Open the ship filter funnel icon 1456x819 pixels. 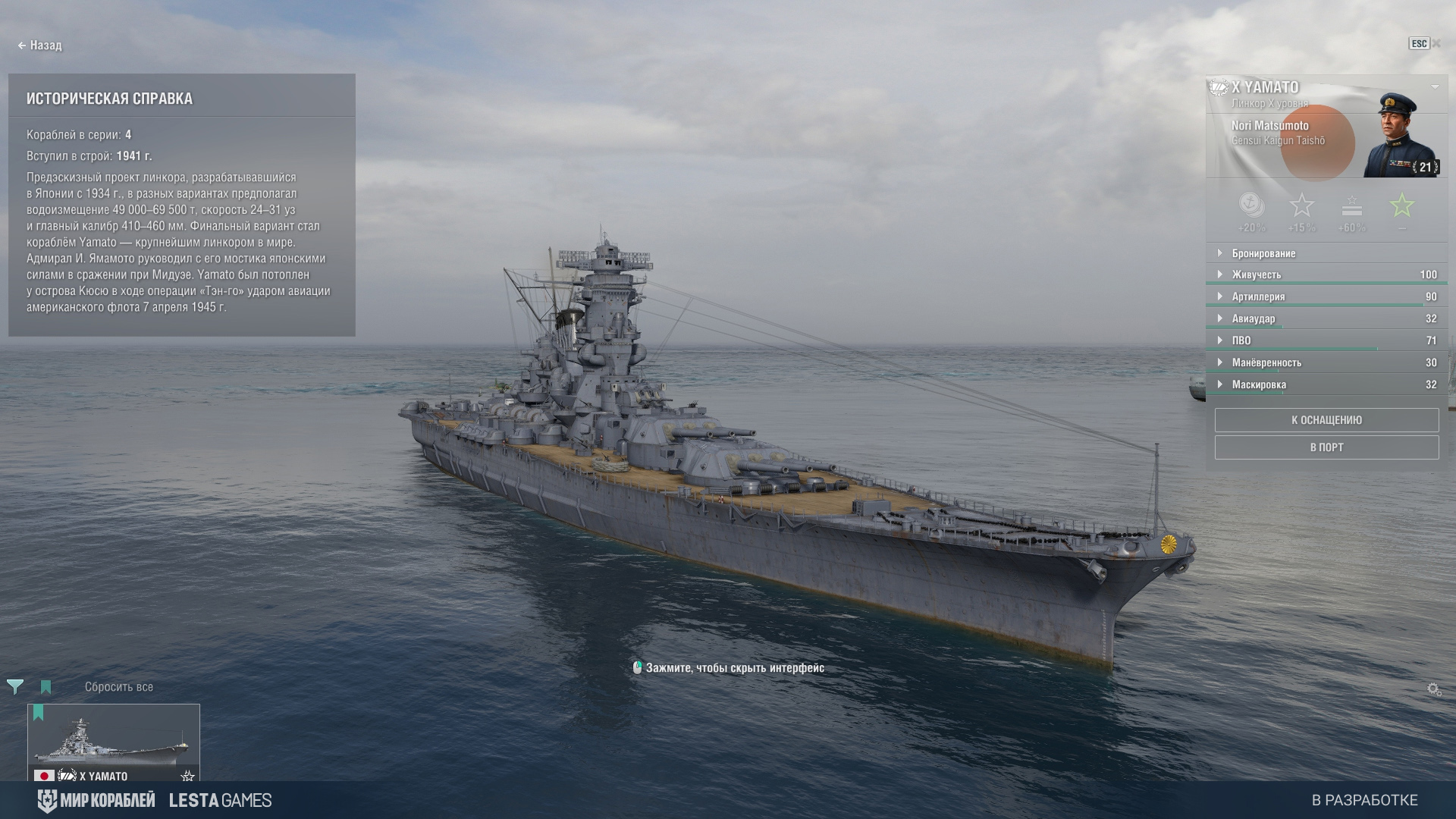(x=15, y=687)
